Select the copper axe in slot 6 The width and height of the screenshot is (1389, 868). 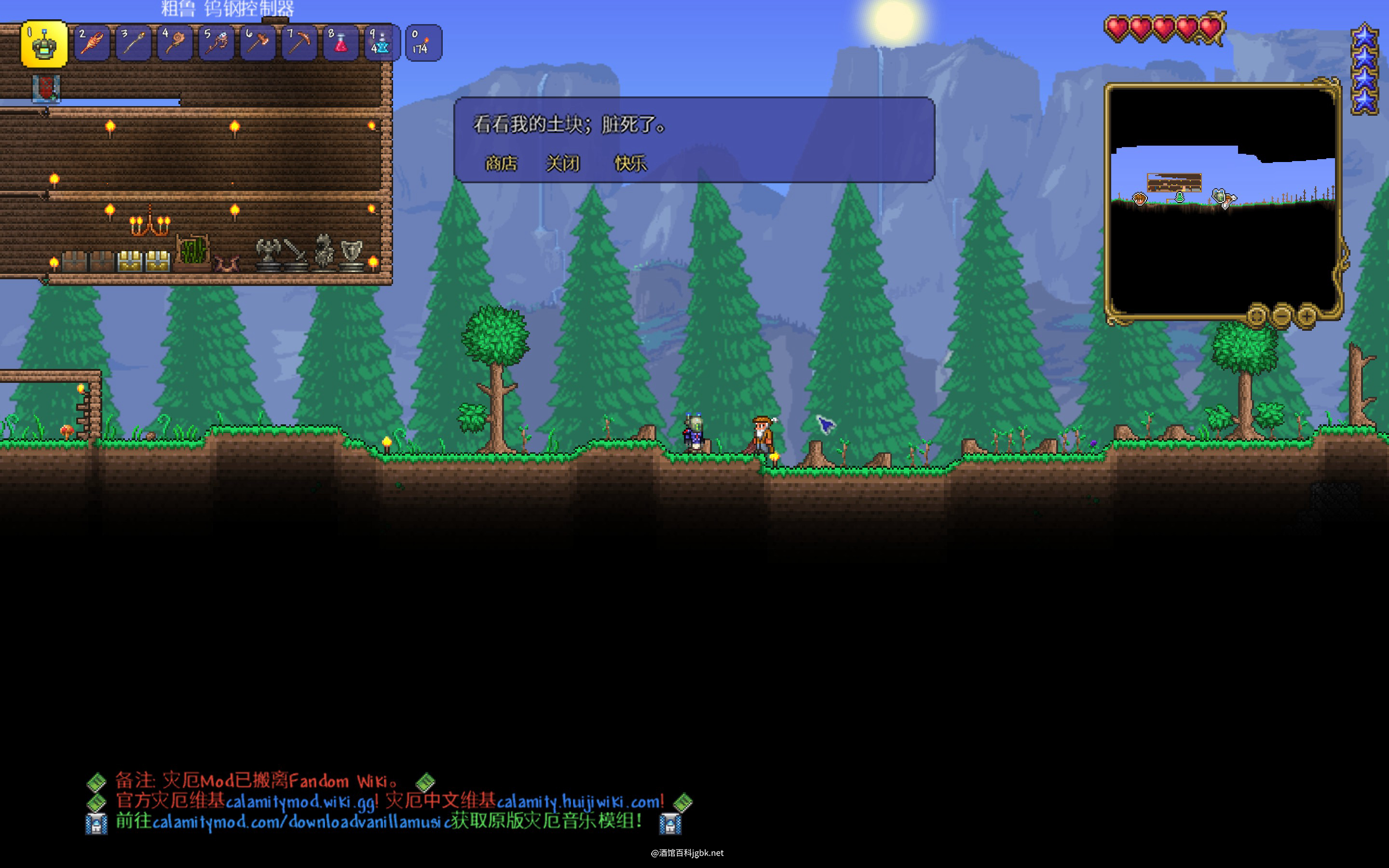(x=257, y=43)
